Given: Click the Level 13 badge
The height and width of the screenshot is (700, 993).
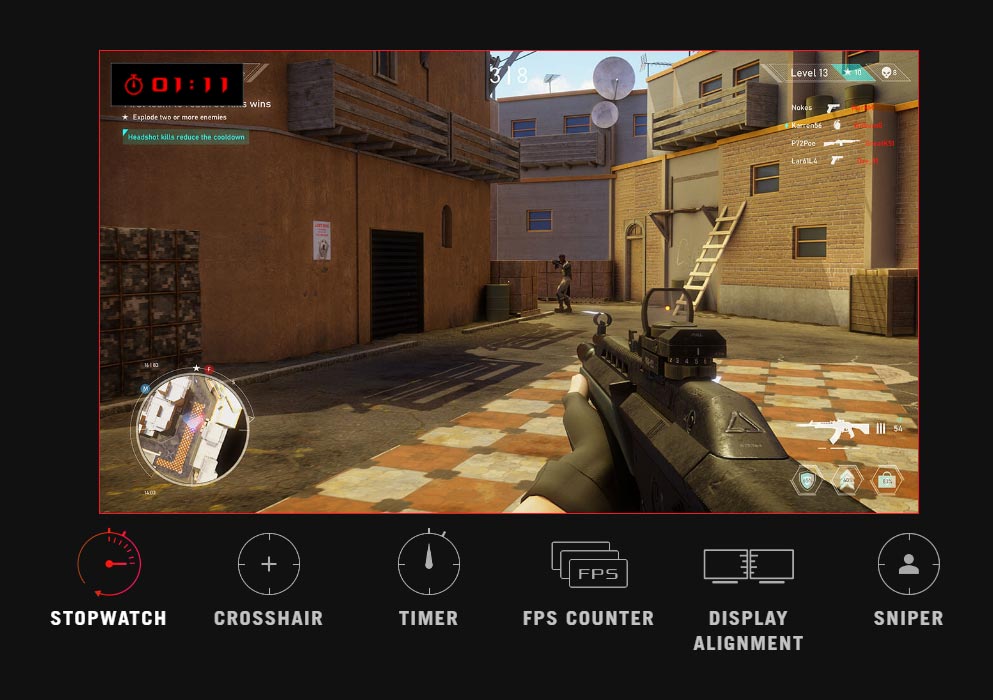Looking at the screenshot, I should click(x=809, y=73).
